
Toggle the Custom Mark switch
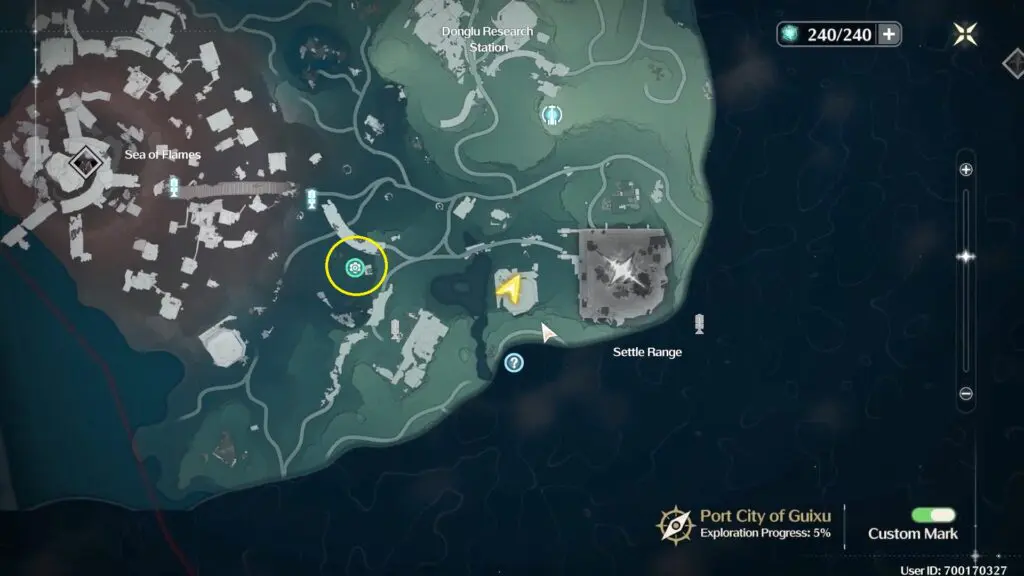[933, 515]
